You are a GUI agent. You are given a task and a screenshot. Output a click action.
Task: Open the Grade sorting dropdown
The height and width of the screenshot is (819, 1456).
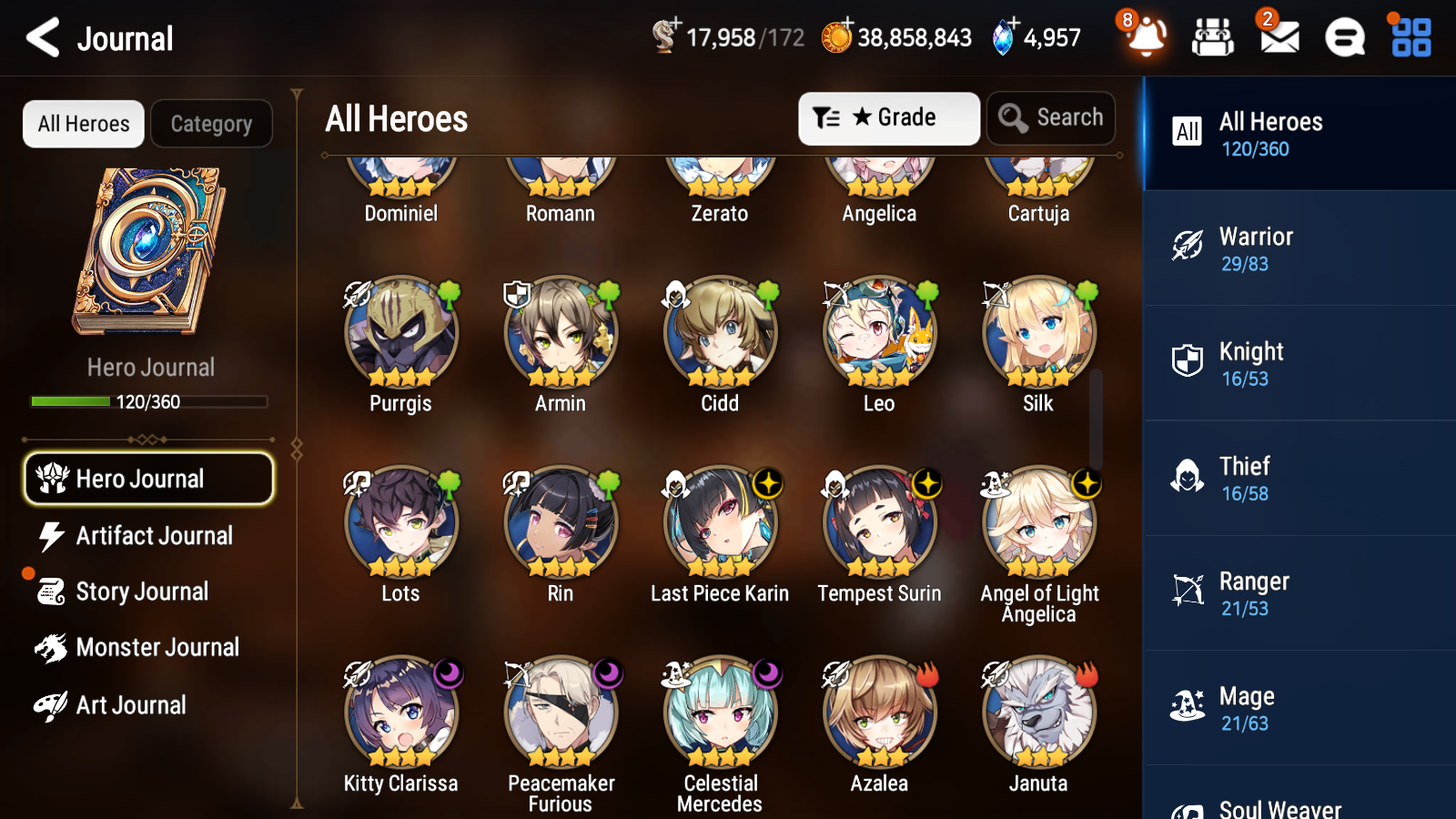(x=888, y=117)
